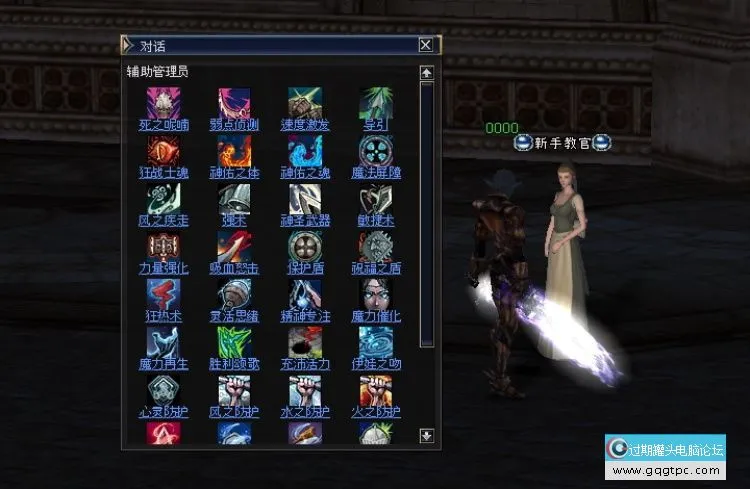Activate the 狂热术 buff

click(164, 316)
